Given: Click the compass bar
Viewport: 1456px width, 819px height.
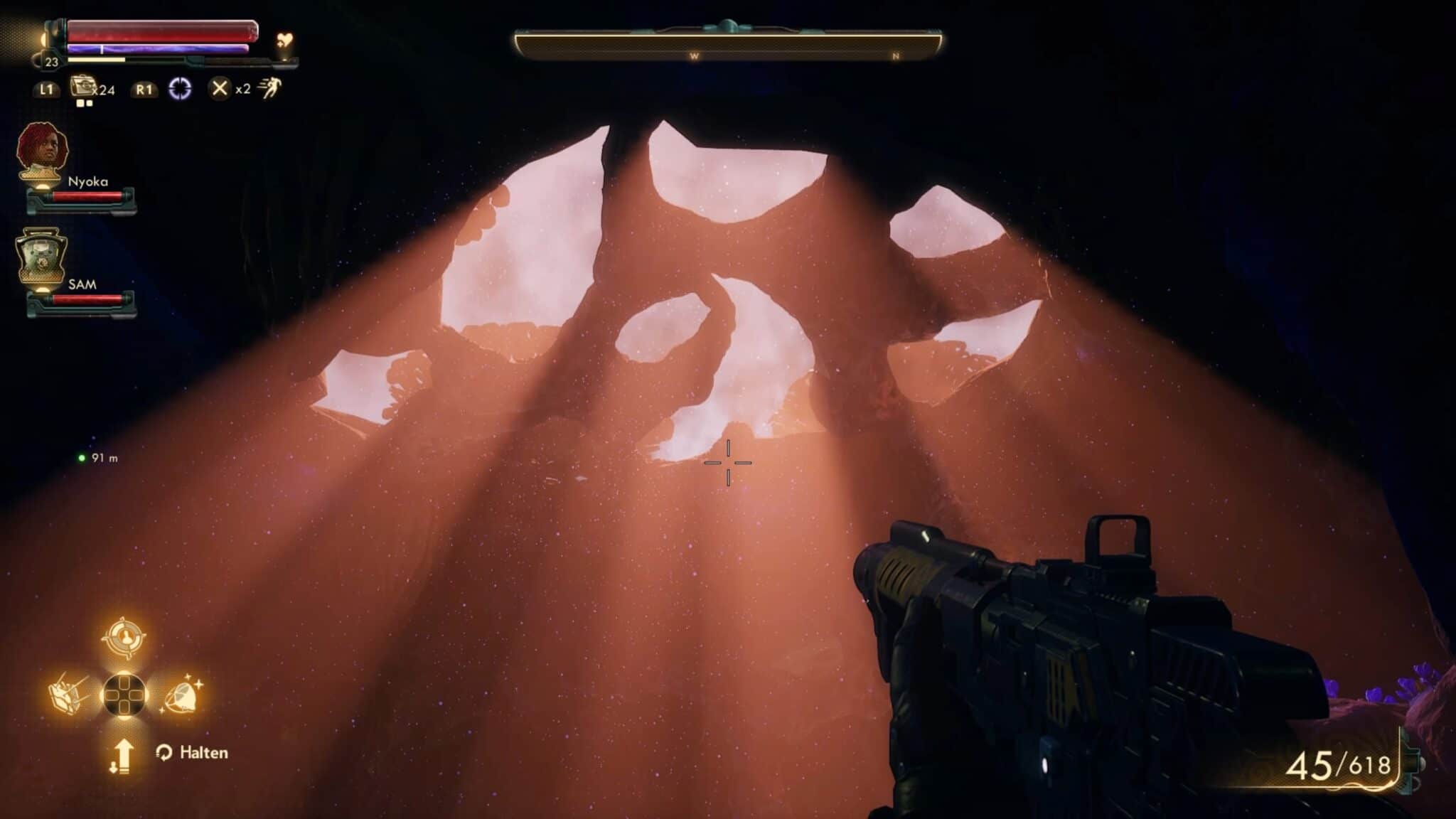Looking at the screenshot, I should (728, 45).
